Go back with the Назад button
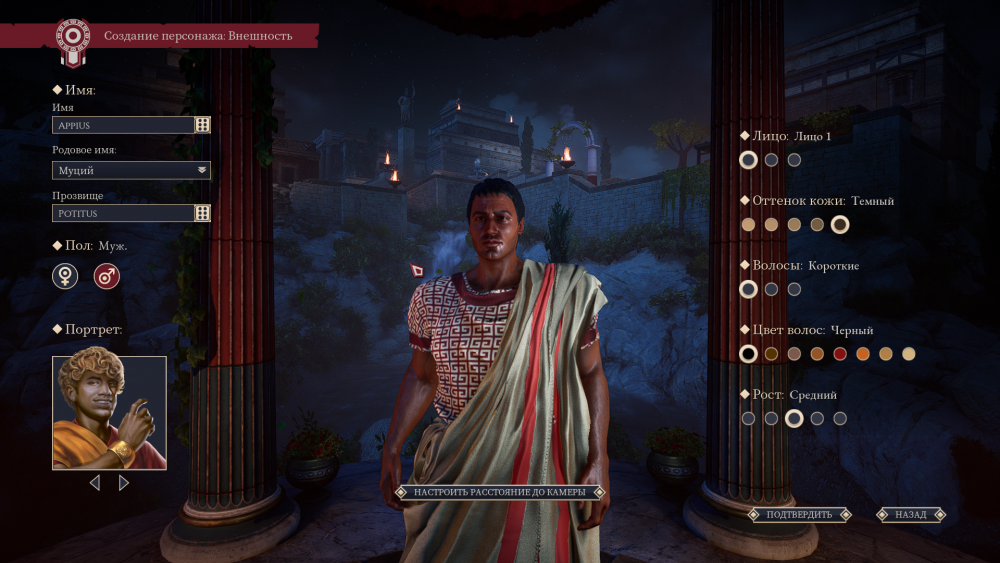 pos(910,515)
